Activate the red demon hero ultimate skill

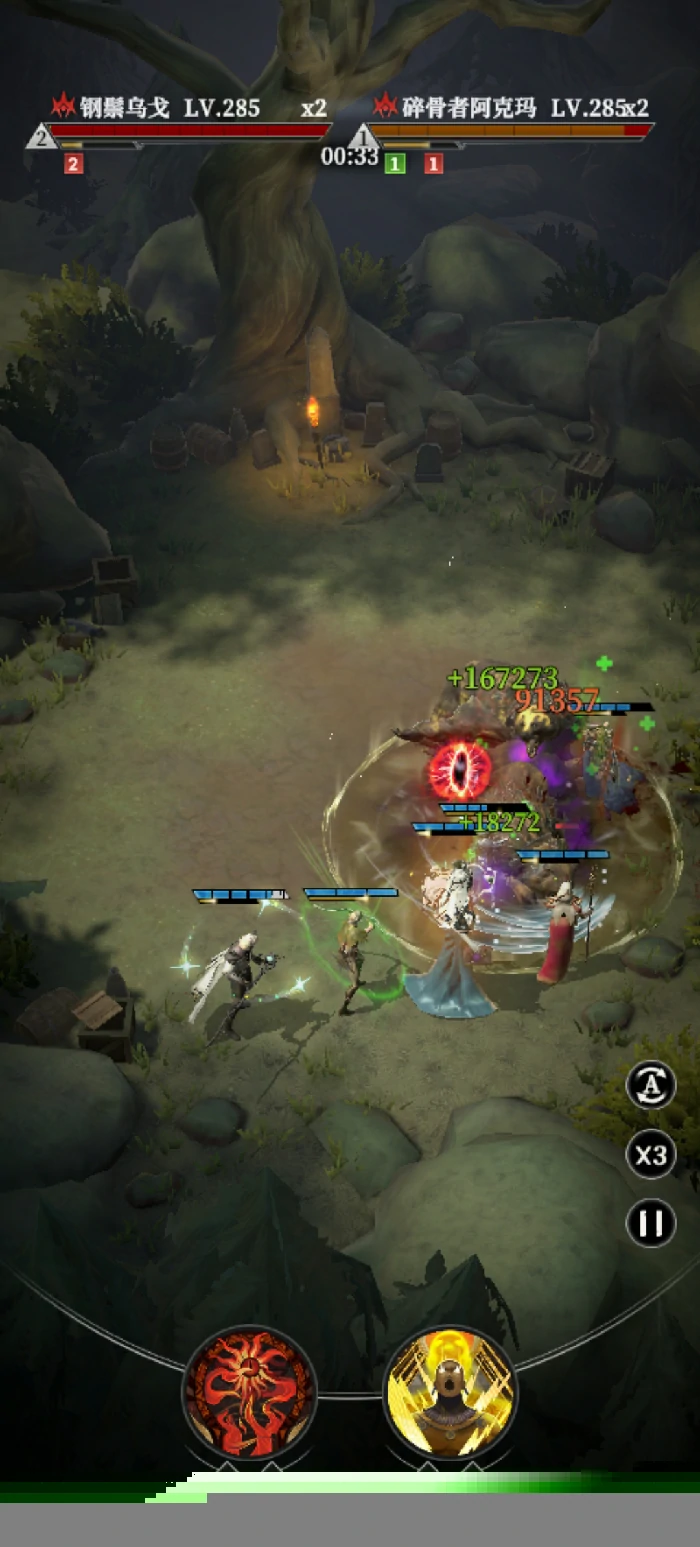[250, 1393]
